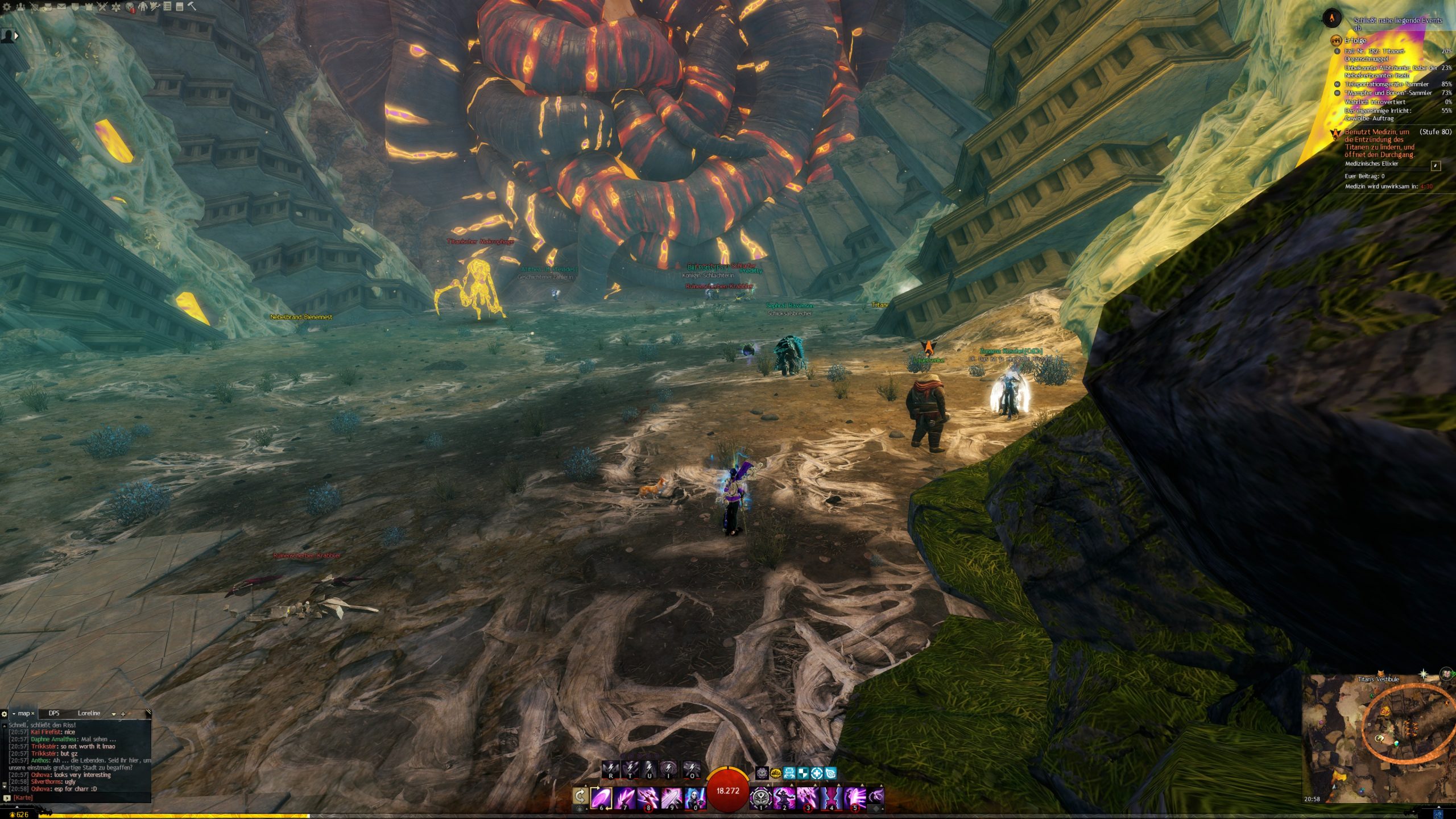Activate the profession skill marked R
1456x819 pixels.
[x=611, y=770]
